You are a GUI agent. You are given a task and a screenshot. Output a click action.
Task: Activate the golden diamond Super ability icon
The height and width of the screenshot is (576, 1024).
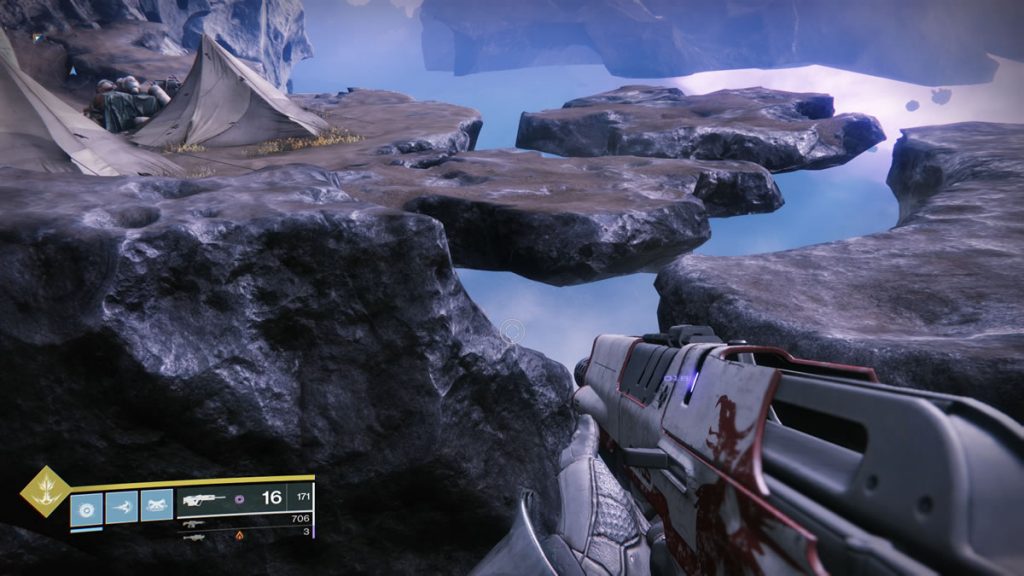tap(46, 491)
